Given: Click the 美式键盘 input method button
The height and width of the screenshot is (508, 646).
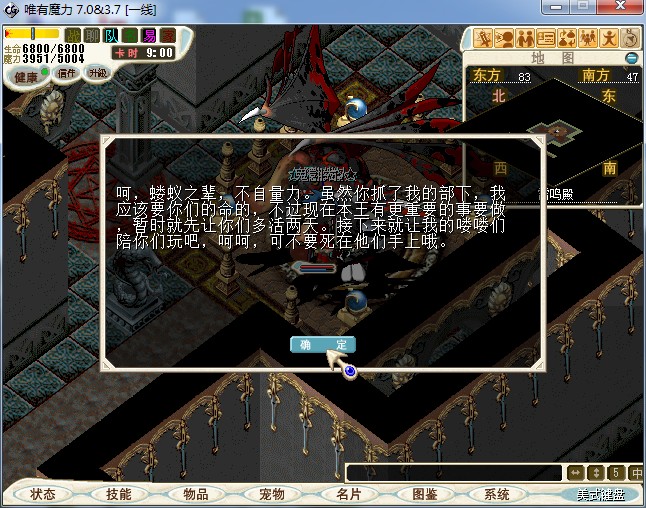Looking at the screenshot, I should point(599,494).
